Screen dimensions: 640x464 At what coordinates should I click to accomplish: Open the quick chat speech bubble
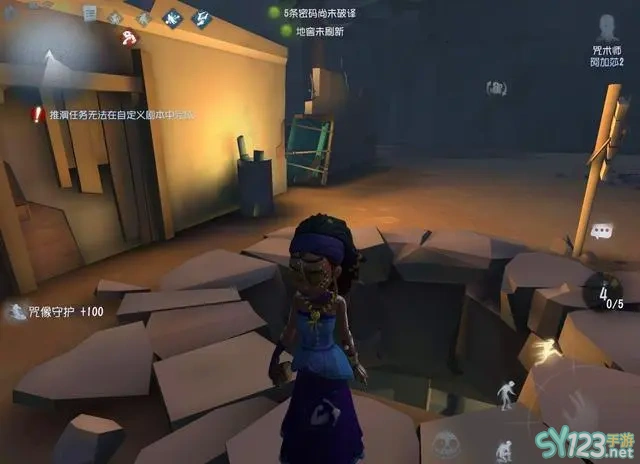pyautogui.click(x=601, y=231)
